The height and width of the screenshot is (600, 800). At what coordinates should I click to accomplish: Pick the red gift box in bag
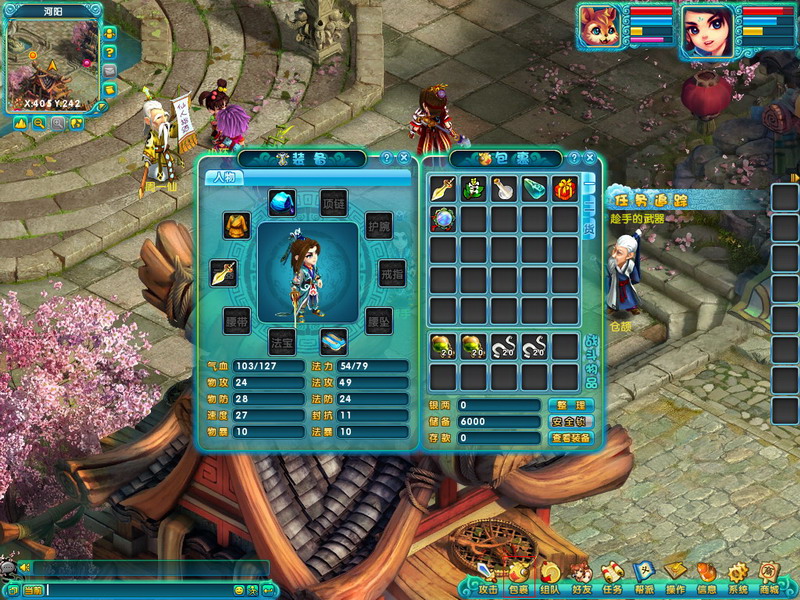pyautogui.click(x=565, y=188)
